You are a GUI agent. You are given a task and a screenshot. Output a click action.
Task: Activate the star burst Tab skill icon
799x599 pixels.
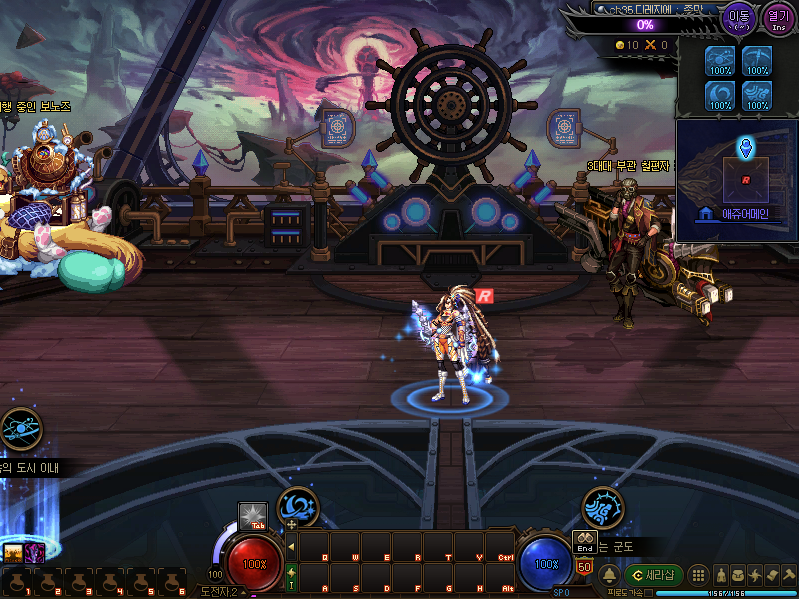point(252,516)
